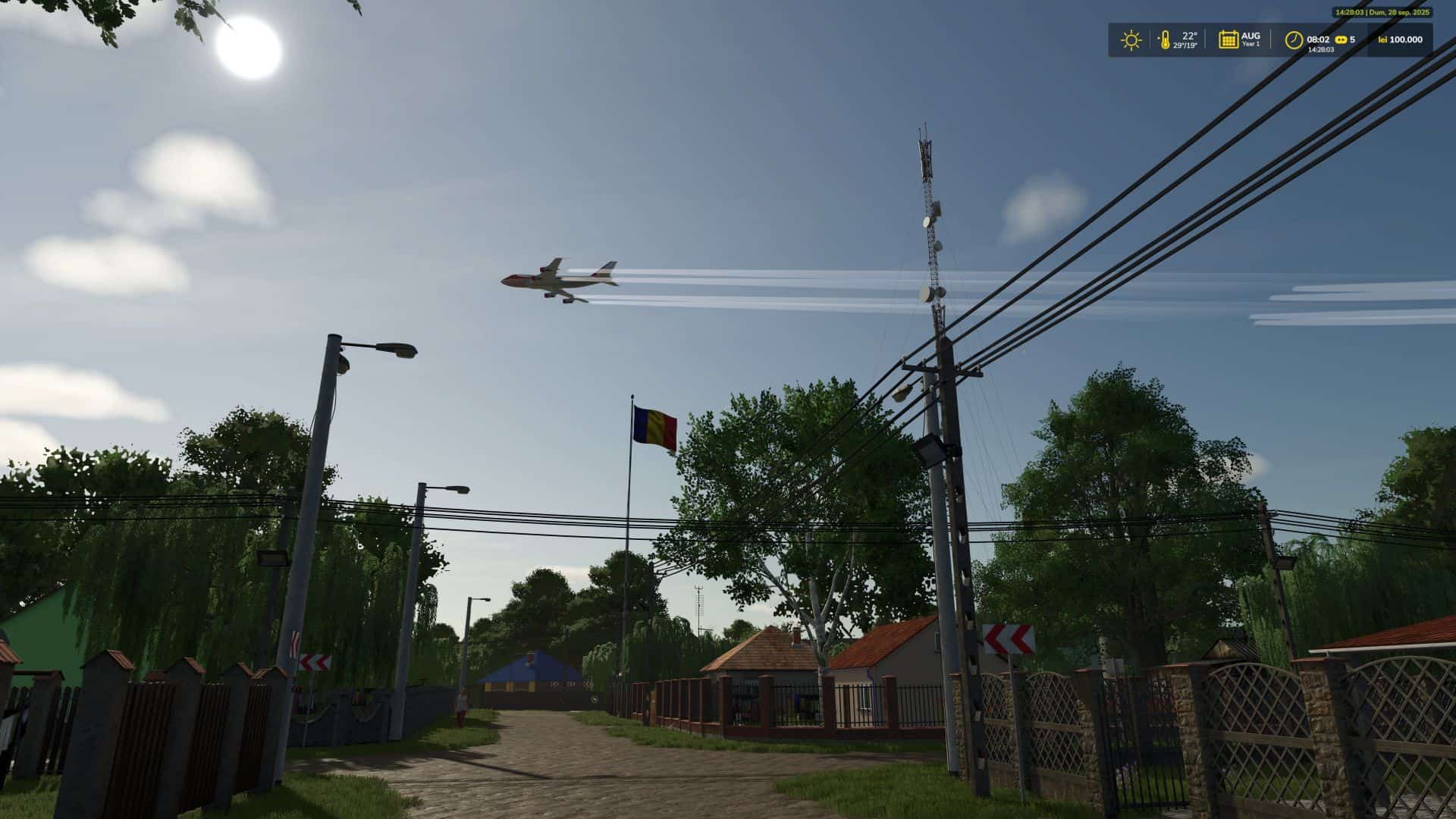Screen dimensions: 1456x819
Task: Click the 14:28:03 real-time readout below the clock
Action: click(1322, 50)
